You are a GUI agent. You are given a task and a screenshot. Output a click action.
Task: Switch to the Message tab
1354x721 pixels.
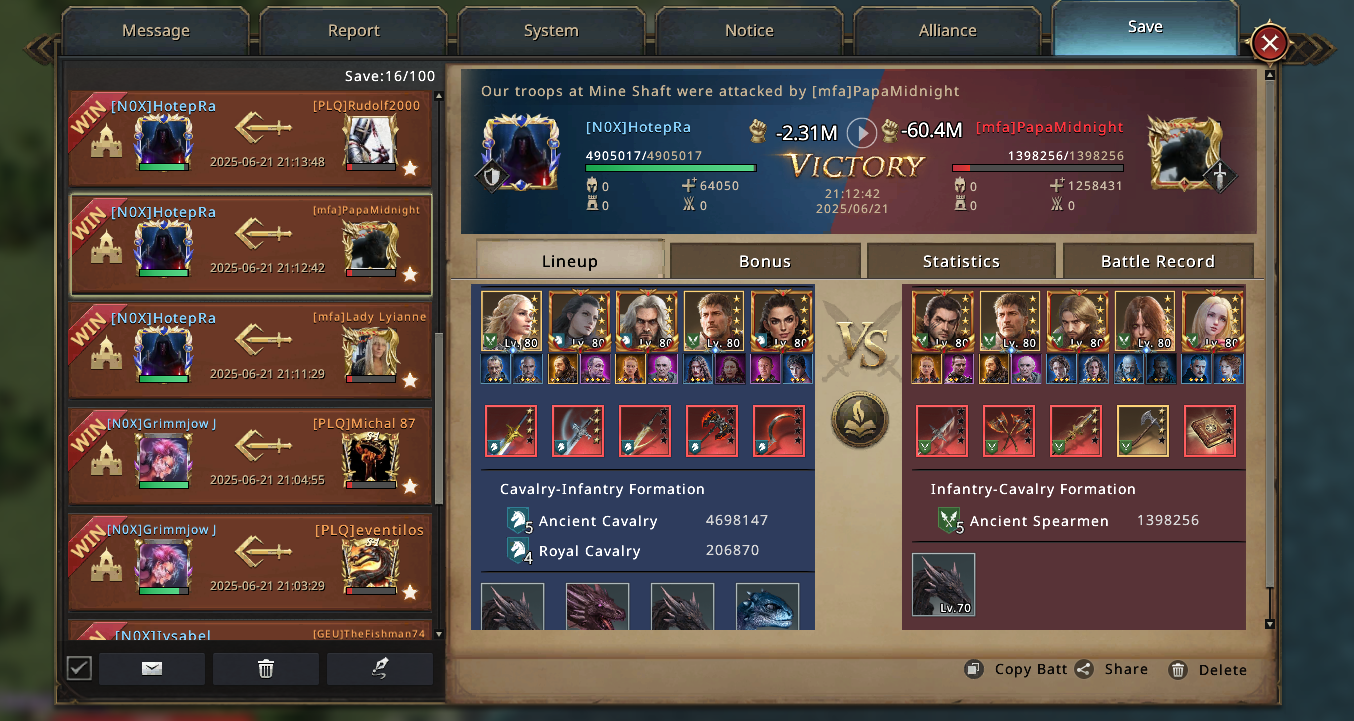point(155,31)
